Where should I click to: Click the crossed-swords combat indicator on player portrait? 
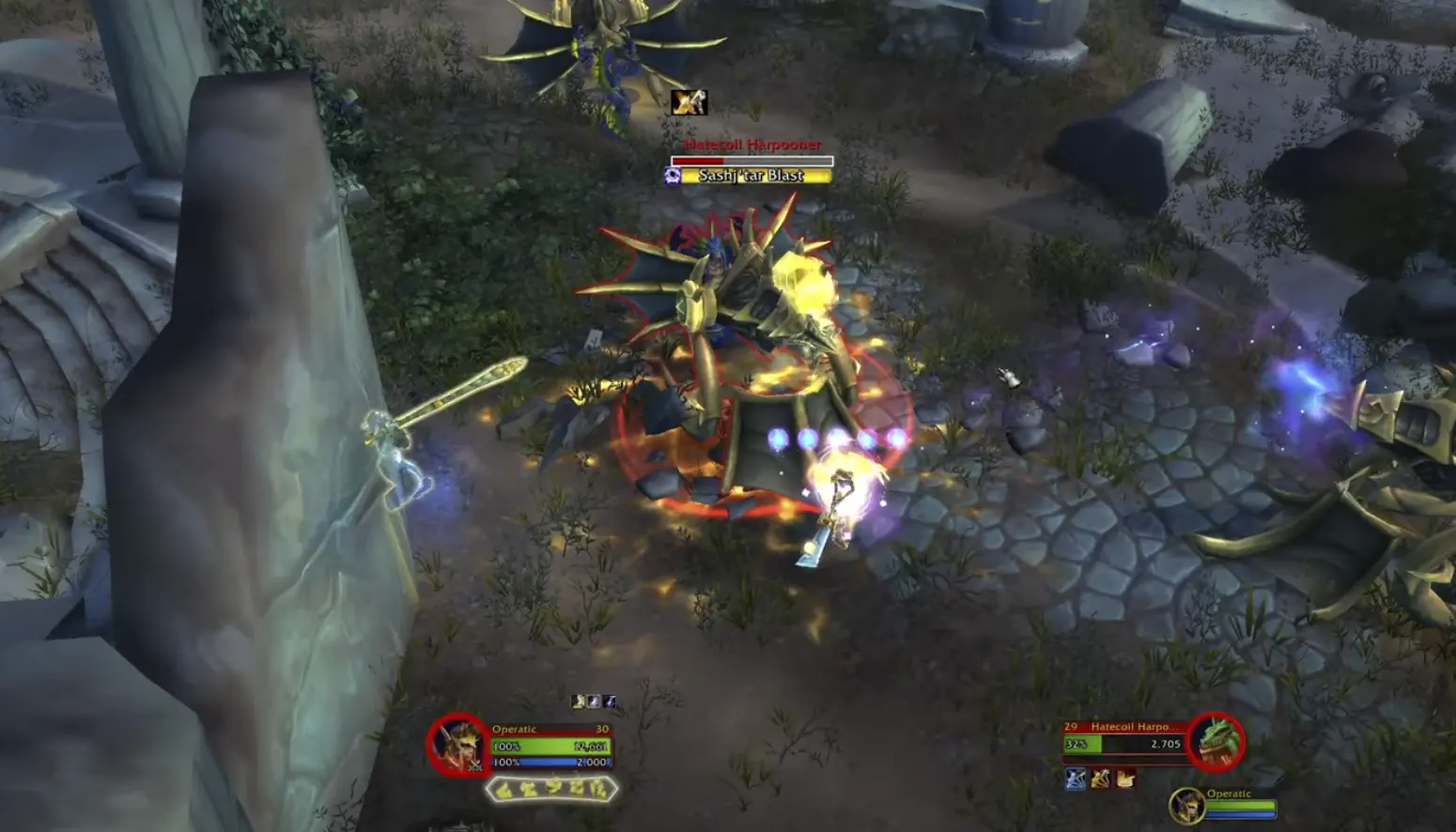click(474, 764)
